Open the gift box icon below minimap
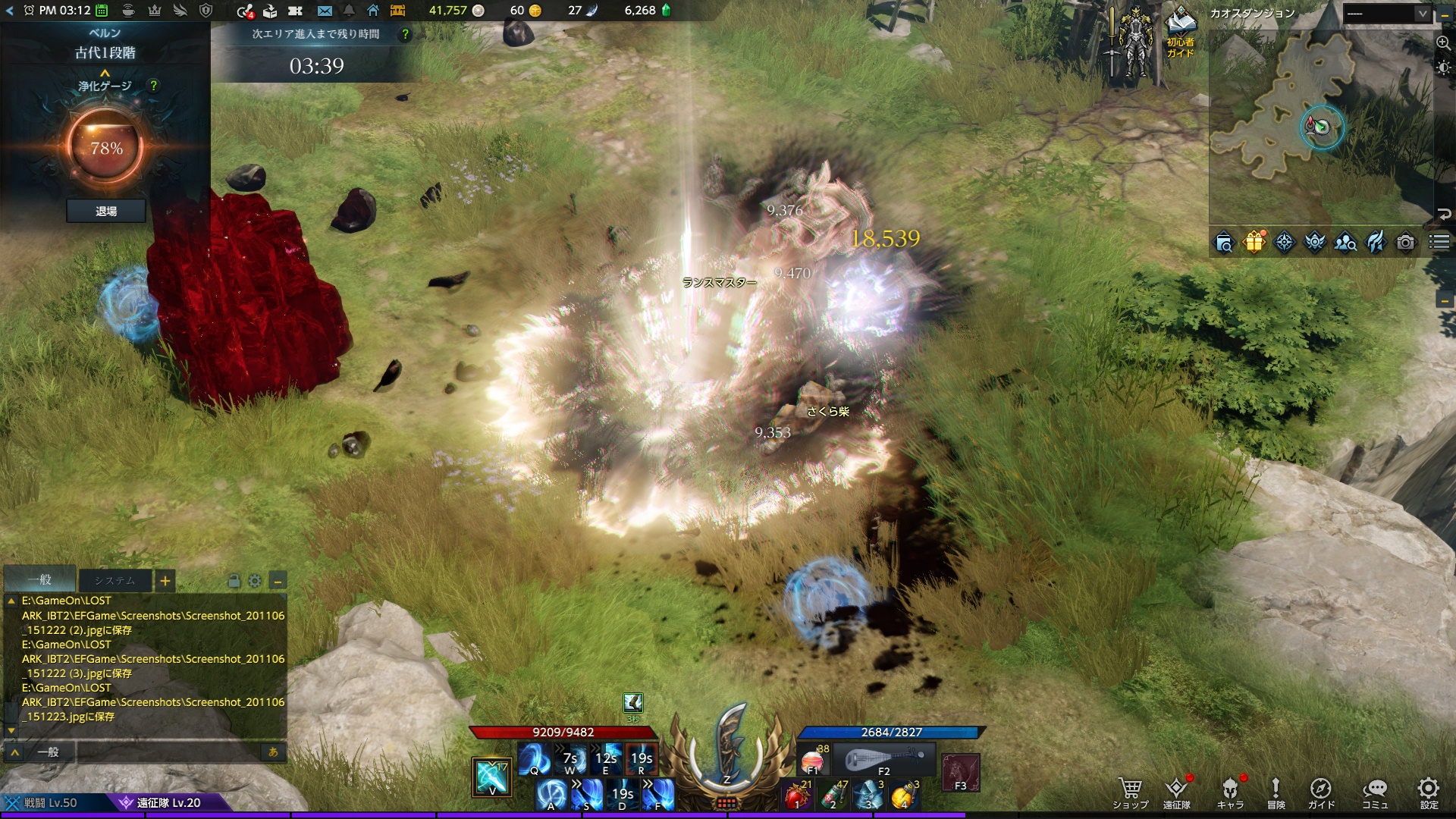 [1254, 243]
